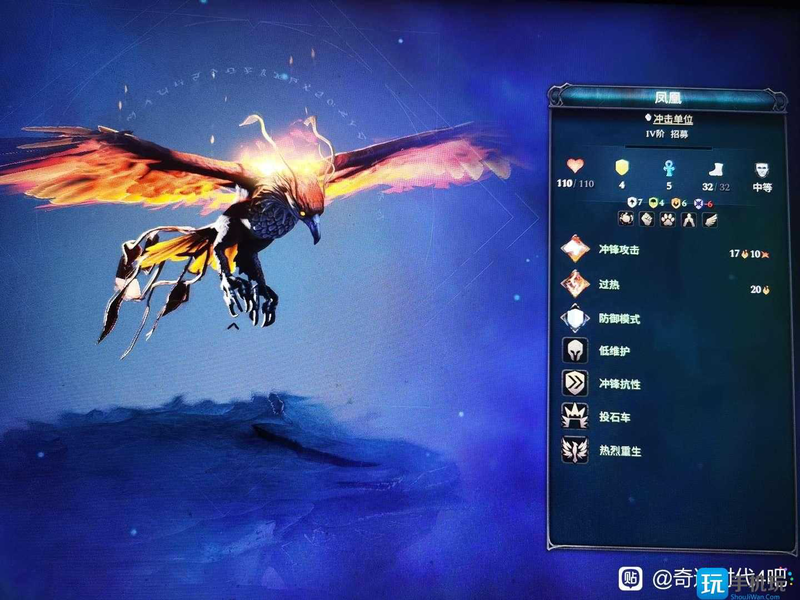View the 冲锋抗性 charge resistance trait

click(576, 384)
